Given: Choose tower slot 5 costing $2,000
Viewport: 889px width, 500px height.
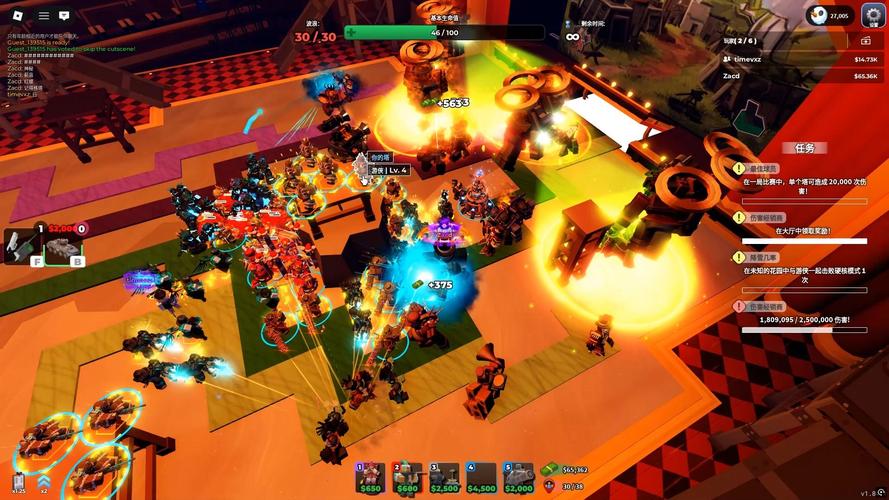Looking at the screenshot, I should tap(518, 477).
